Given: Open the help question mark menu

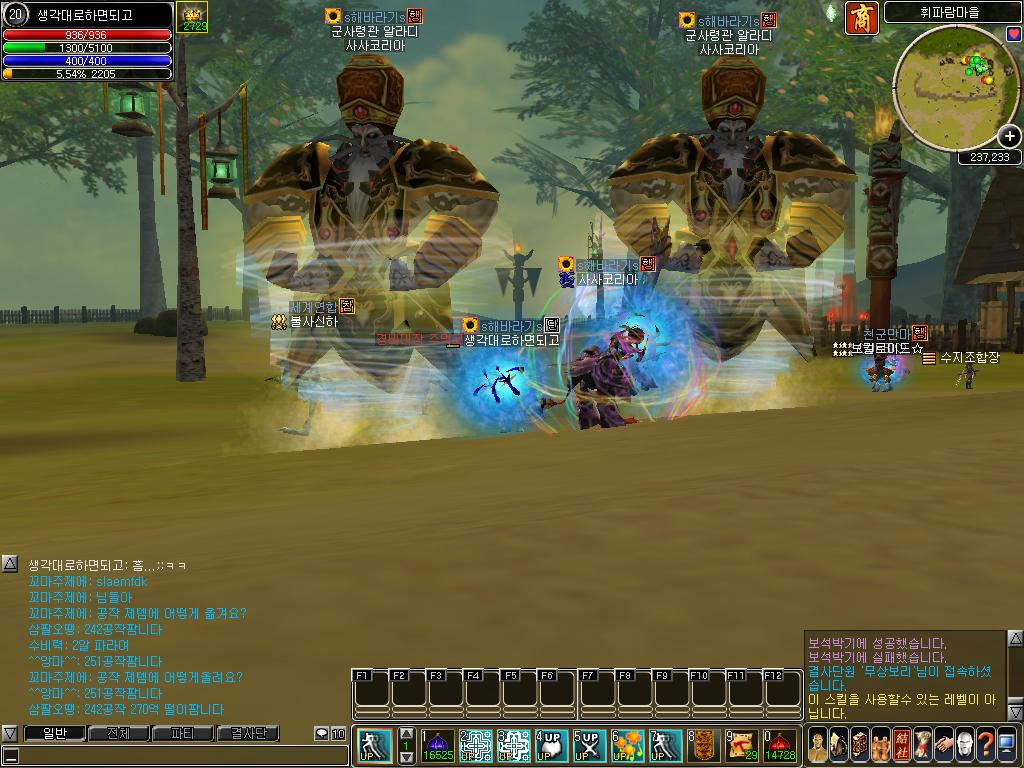Looking at the screenshot, I should coord(985,744).
